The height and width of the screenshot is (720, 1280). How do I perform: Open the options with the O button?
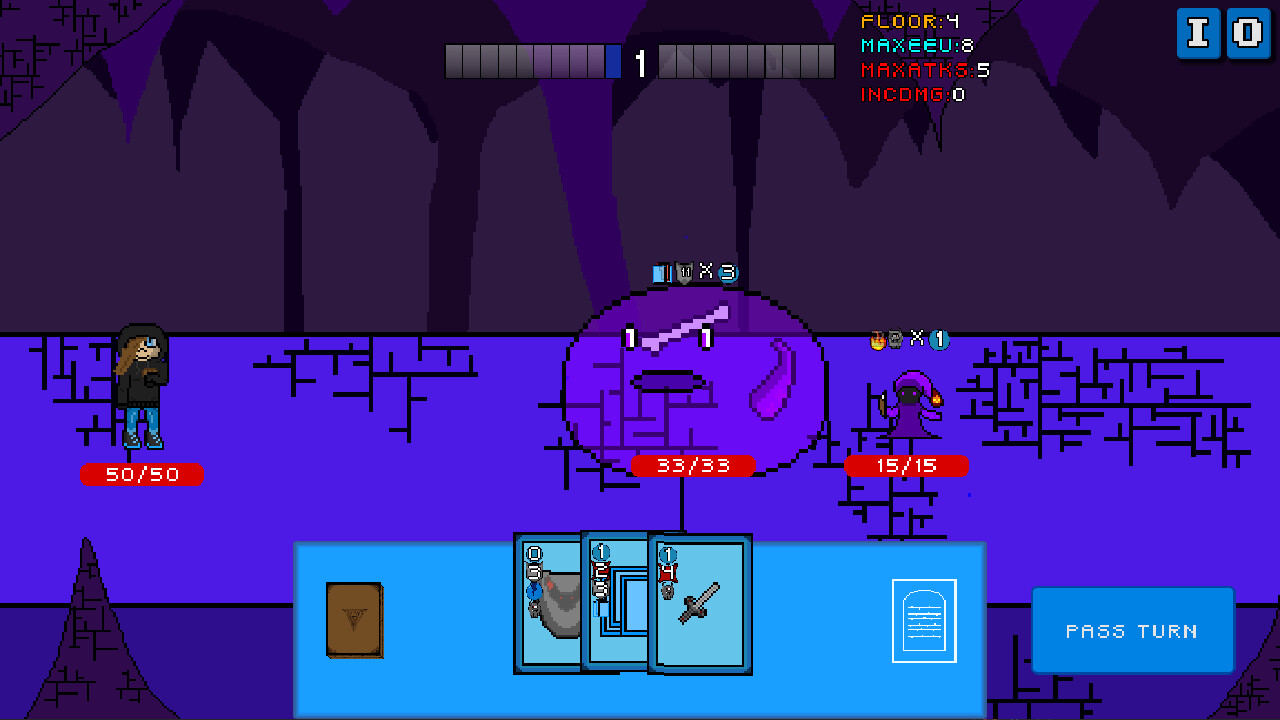1247,33
